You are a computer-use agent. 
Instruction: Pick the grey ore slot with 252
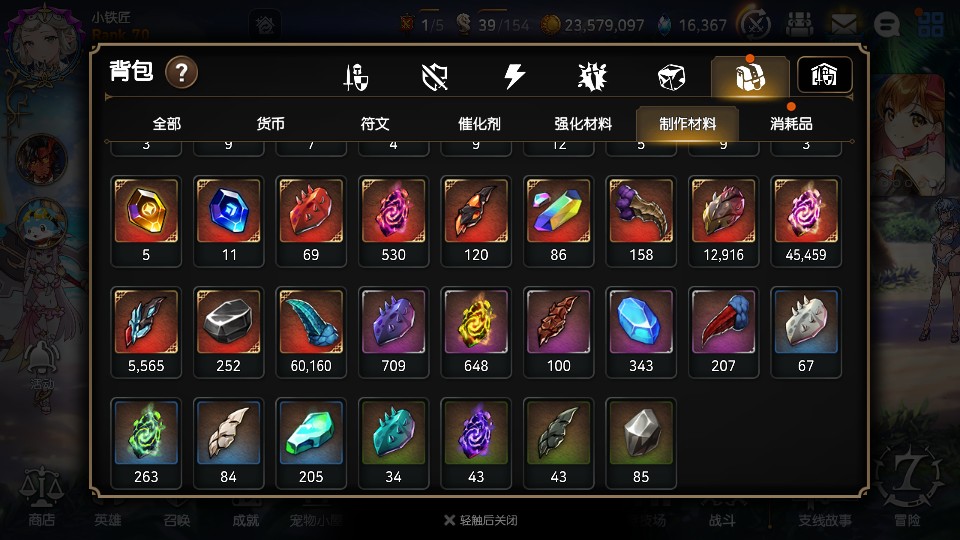click(x=229, y=323)
